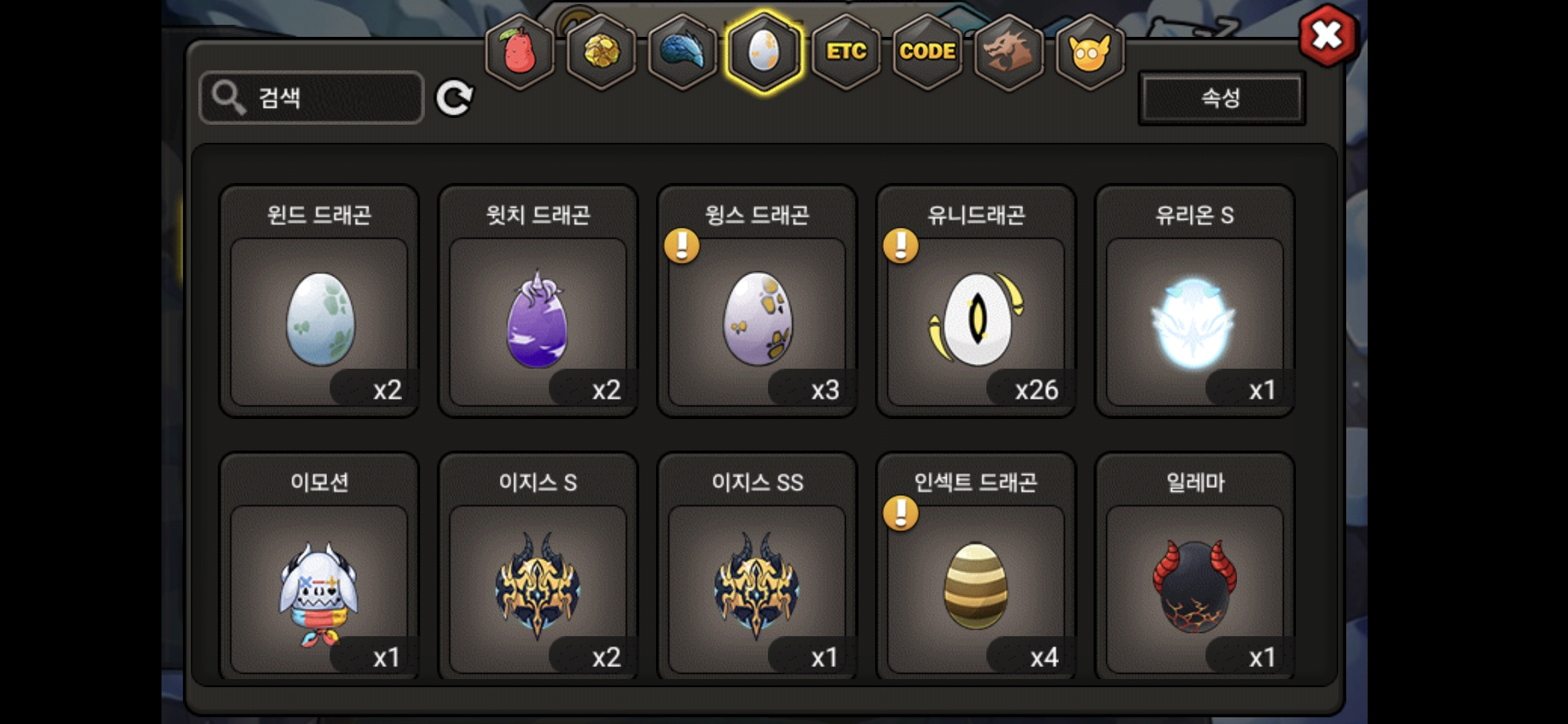Open the blue dragon head tab
The image size is (1568, 724).
pyautogui.click(x=682, y=52)
